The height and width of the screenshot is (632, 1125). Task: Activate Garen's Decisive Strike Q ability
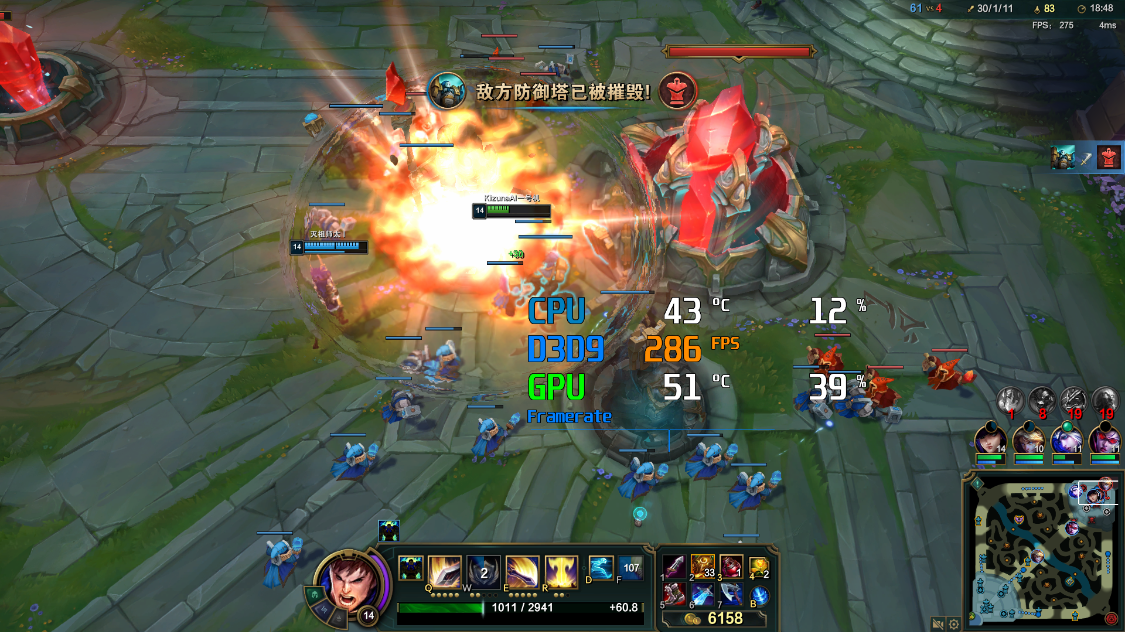pyautogui.click(x=445, y=572)
